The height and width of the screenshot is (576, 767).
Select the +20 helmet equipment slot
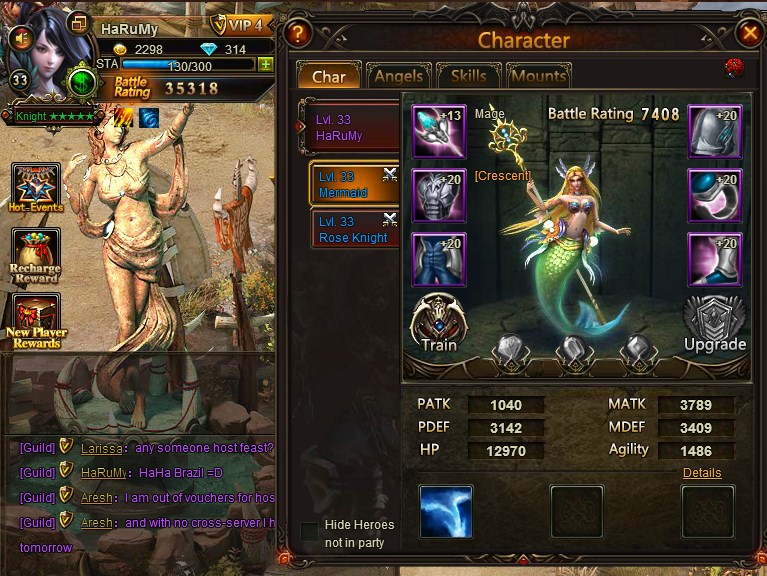714,132
